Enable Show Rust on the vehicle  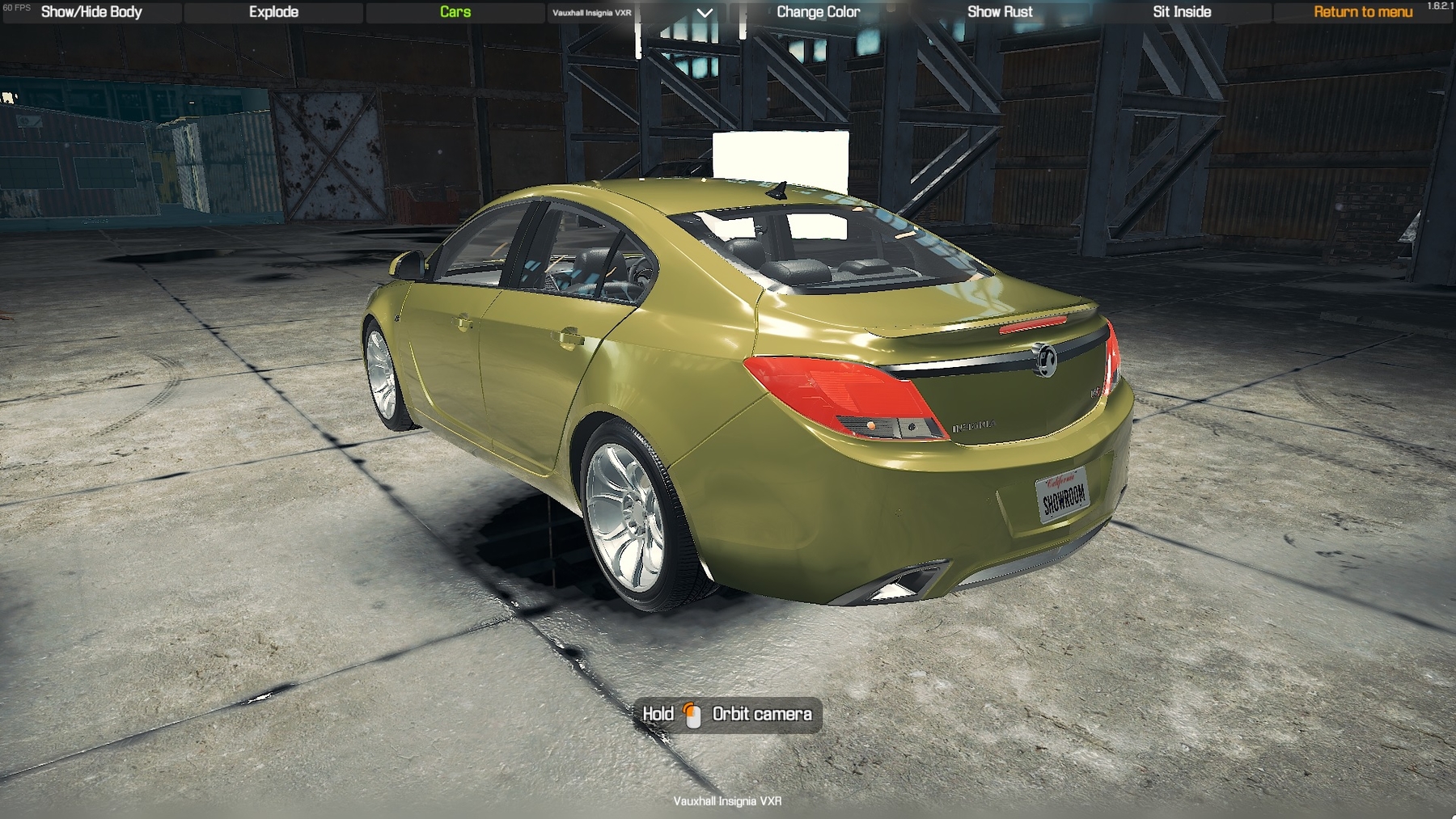1000,12
